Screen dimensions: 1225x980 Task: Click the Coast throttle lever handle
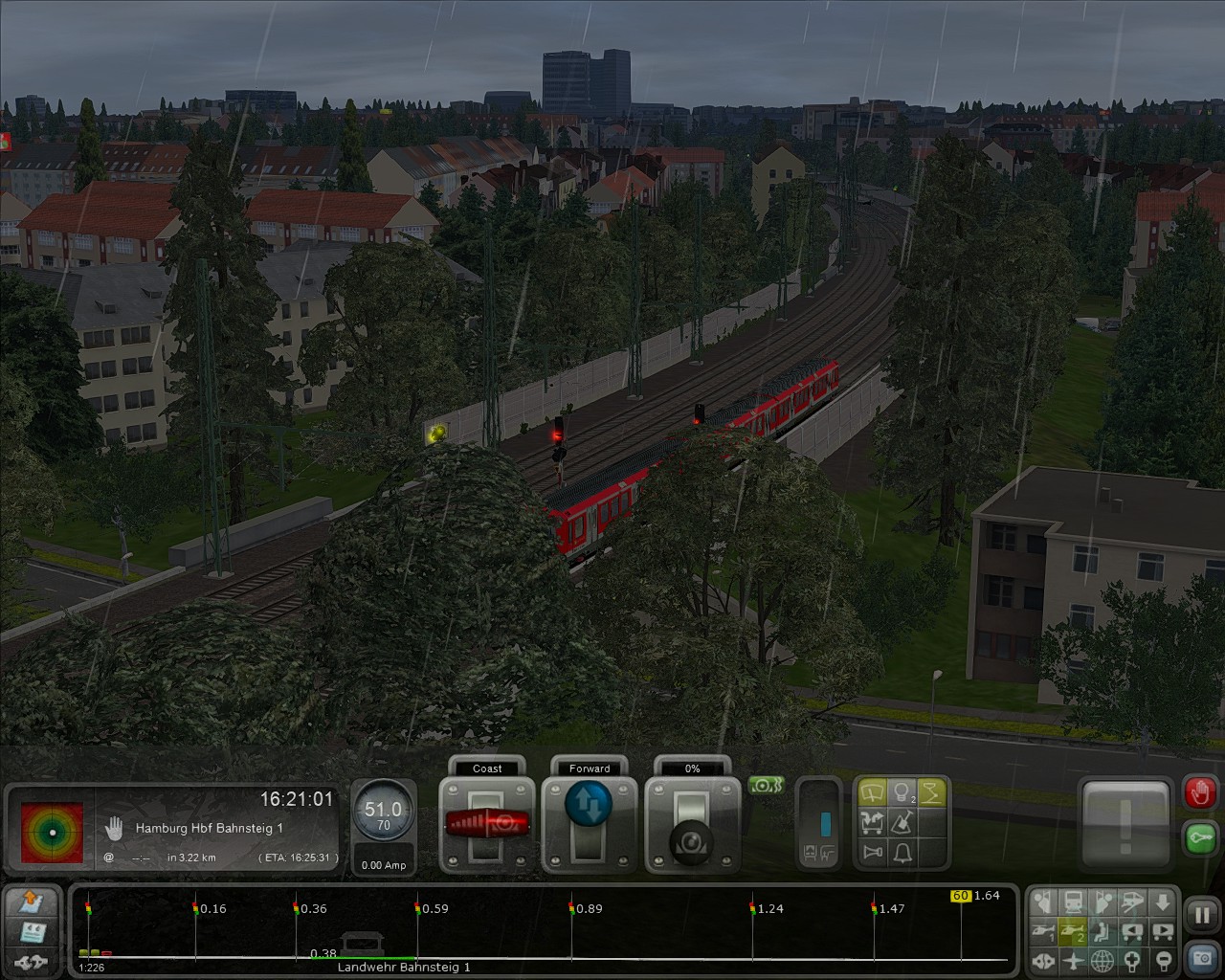tap(487, 822)
